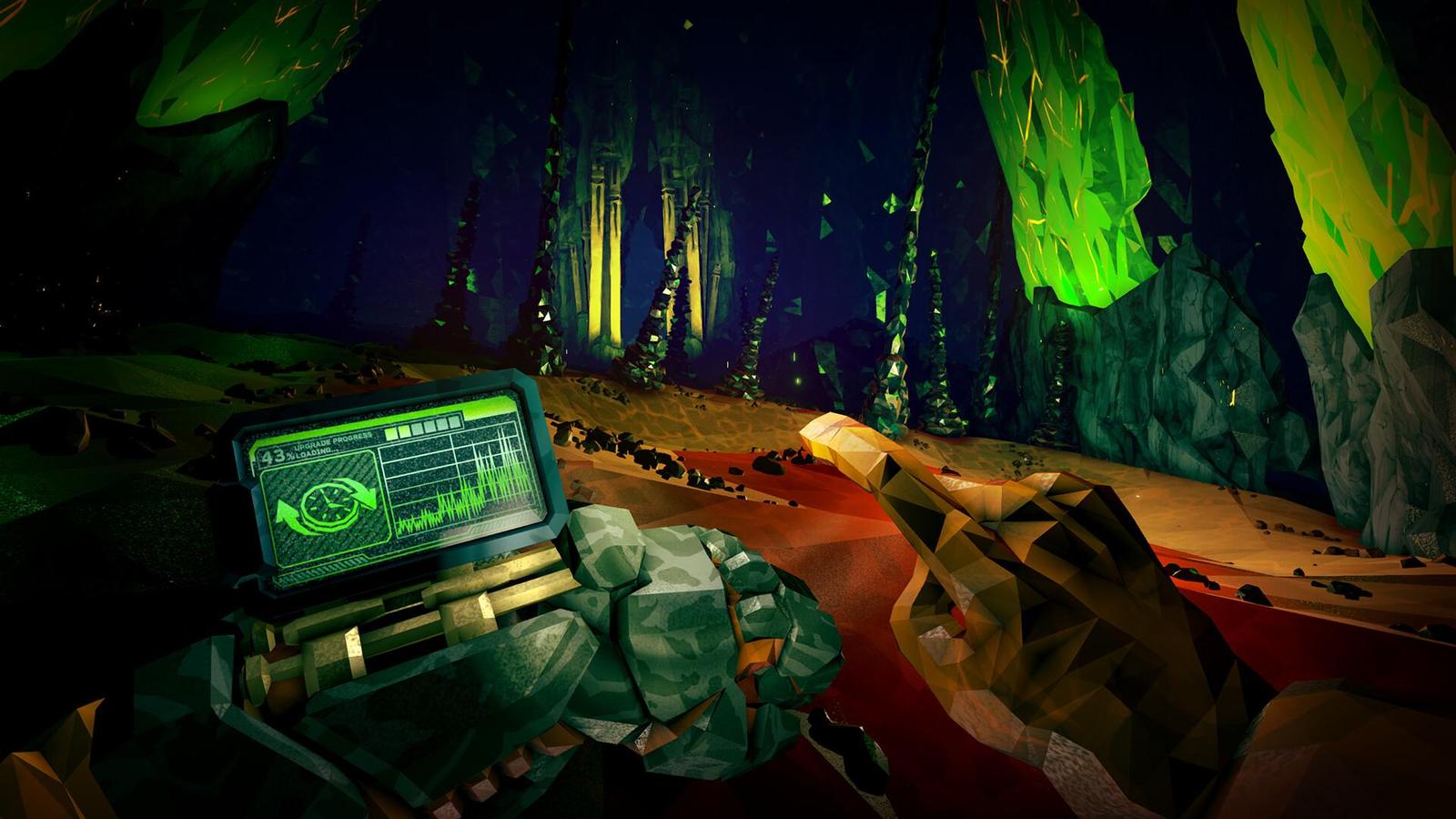This screenshot has height=819, width=1456.
Task: Click the last empty progress segment
Action: [454, 422]
